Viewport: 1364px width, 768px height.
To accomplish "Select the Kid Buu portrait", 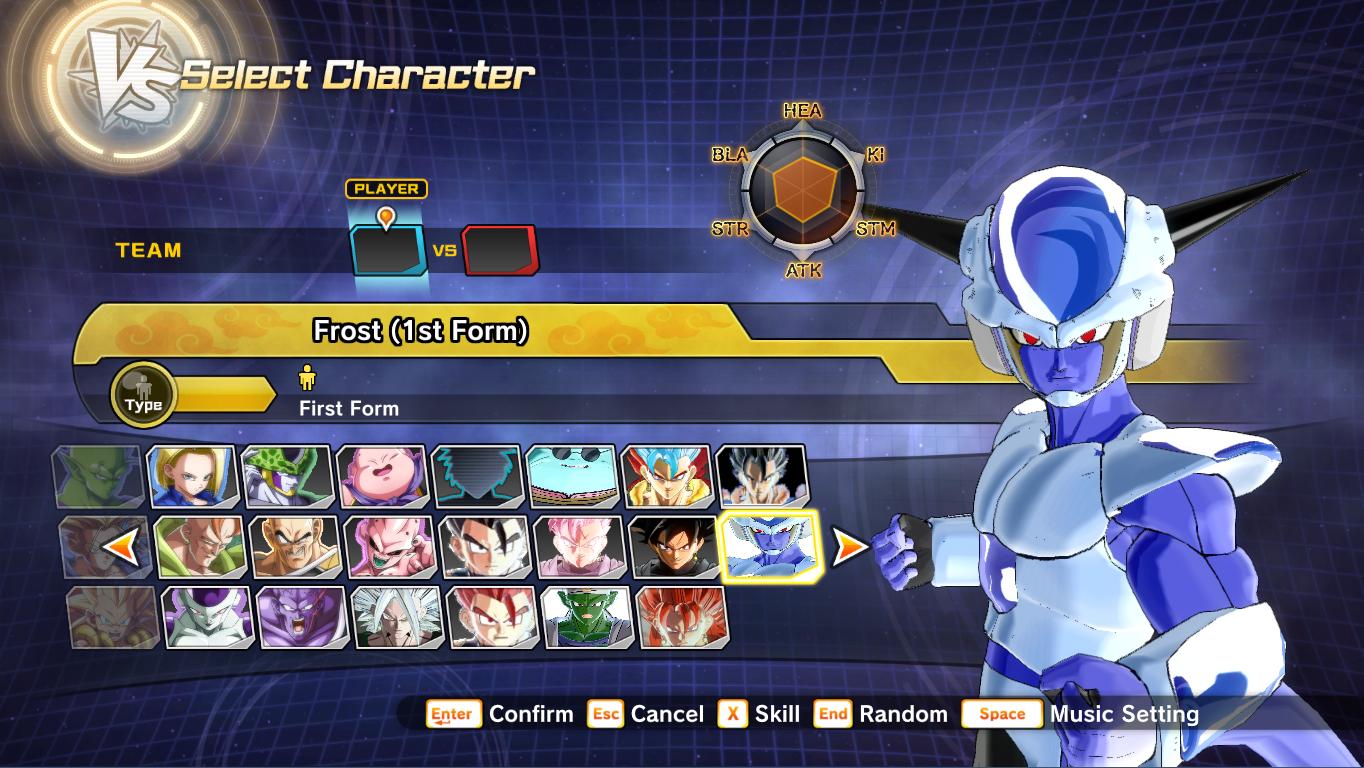I will pyautogui.click(x=391, y=547).
